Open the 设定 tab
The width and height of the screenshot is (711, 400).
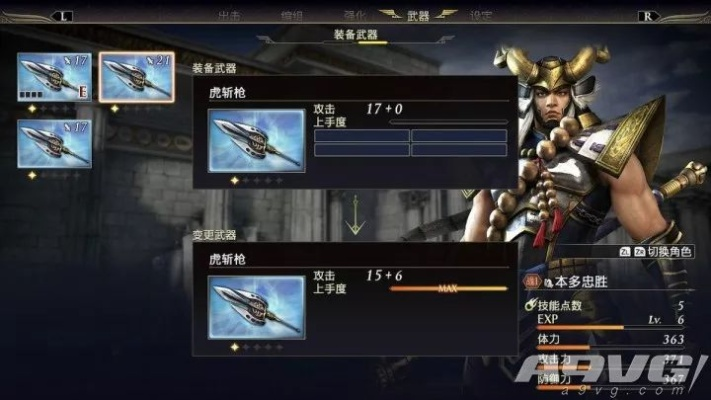click(481, 15)
